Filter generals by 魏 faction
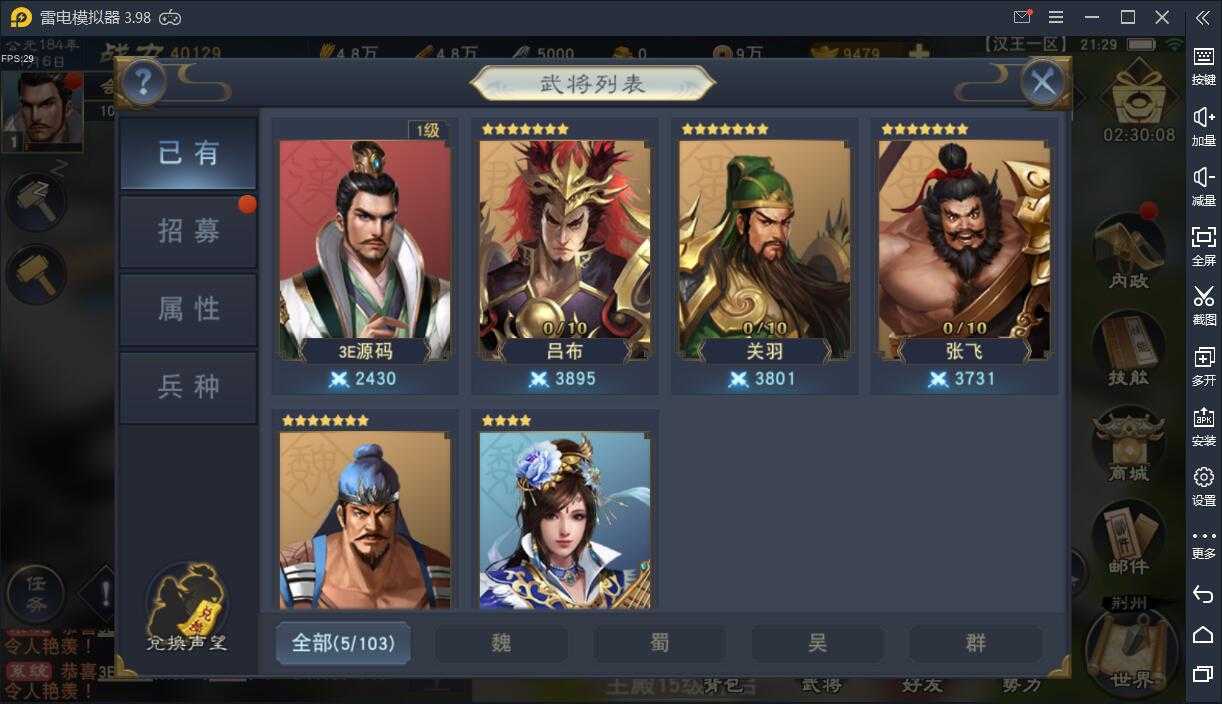The height and width of the screenshot is (704, 1222). pyautogui.click(x=501, y=643)
